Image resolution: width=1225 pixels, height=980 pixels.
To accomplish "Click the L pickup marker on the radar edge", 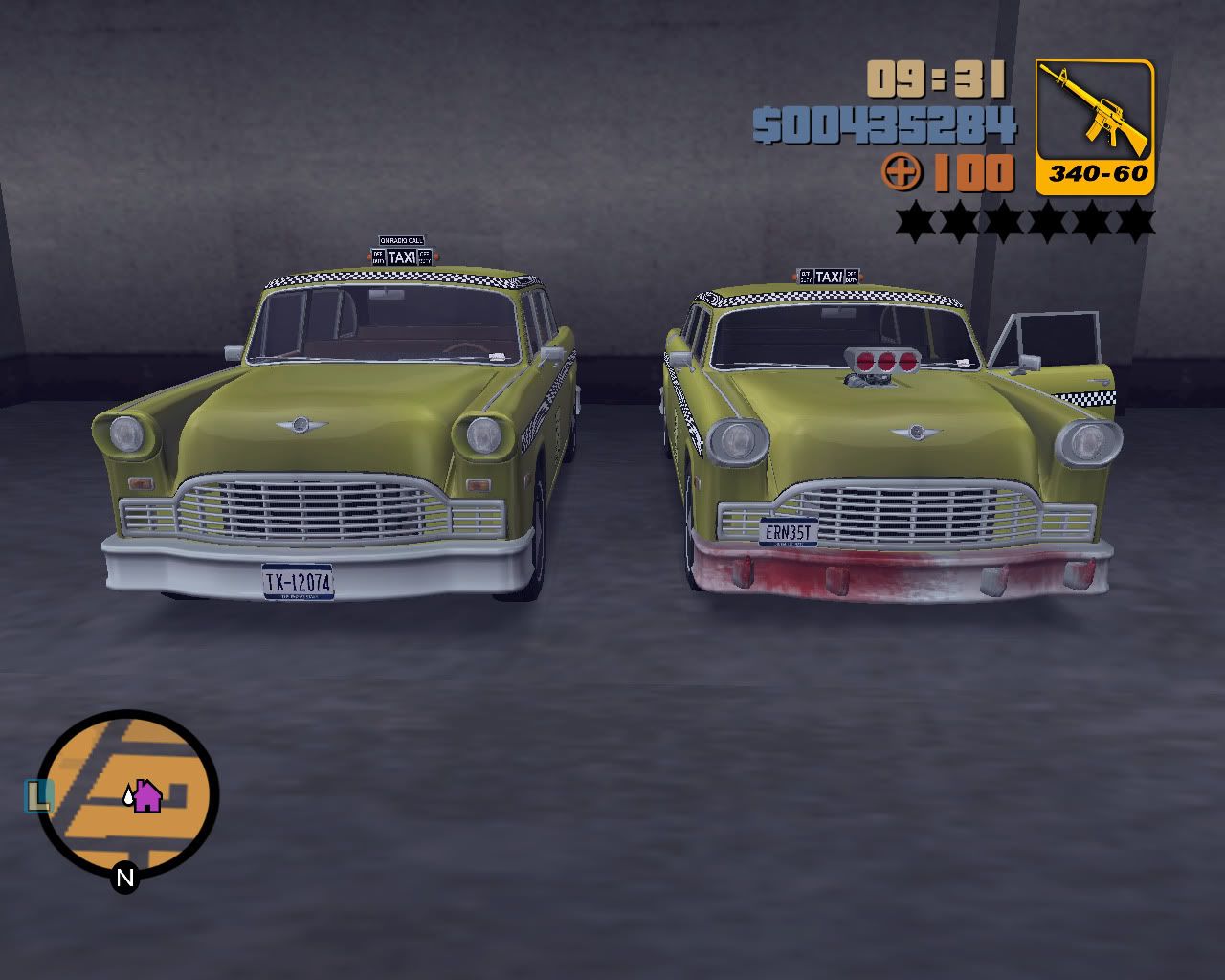I will pyautogui.click(x=39, y=793).
